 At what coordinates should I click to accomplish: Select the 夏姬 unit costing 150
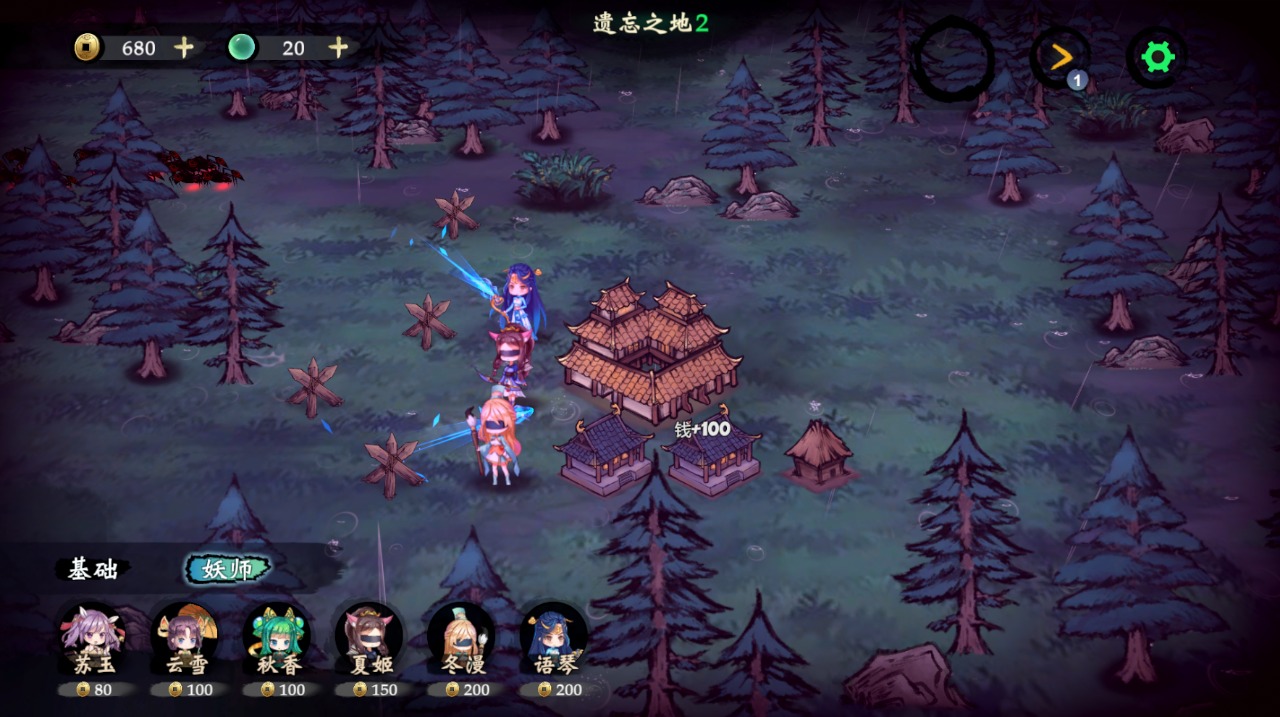coord(369,638)
